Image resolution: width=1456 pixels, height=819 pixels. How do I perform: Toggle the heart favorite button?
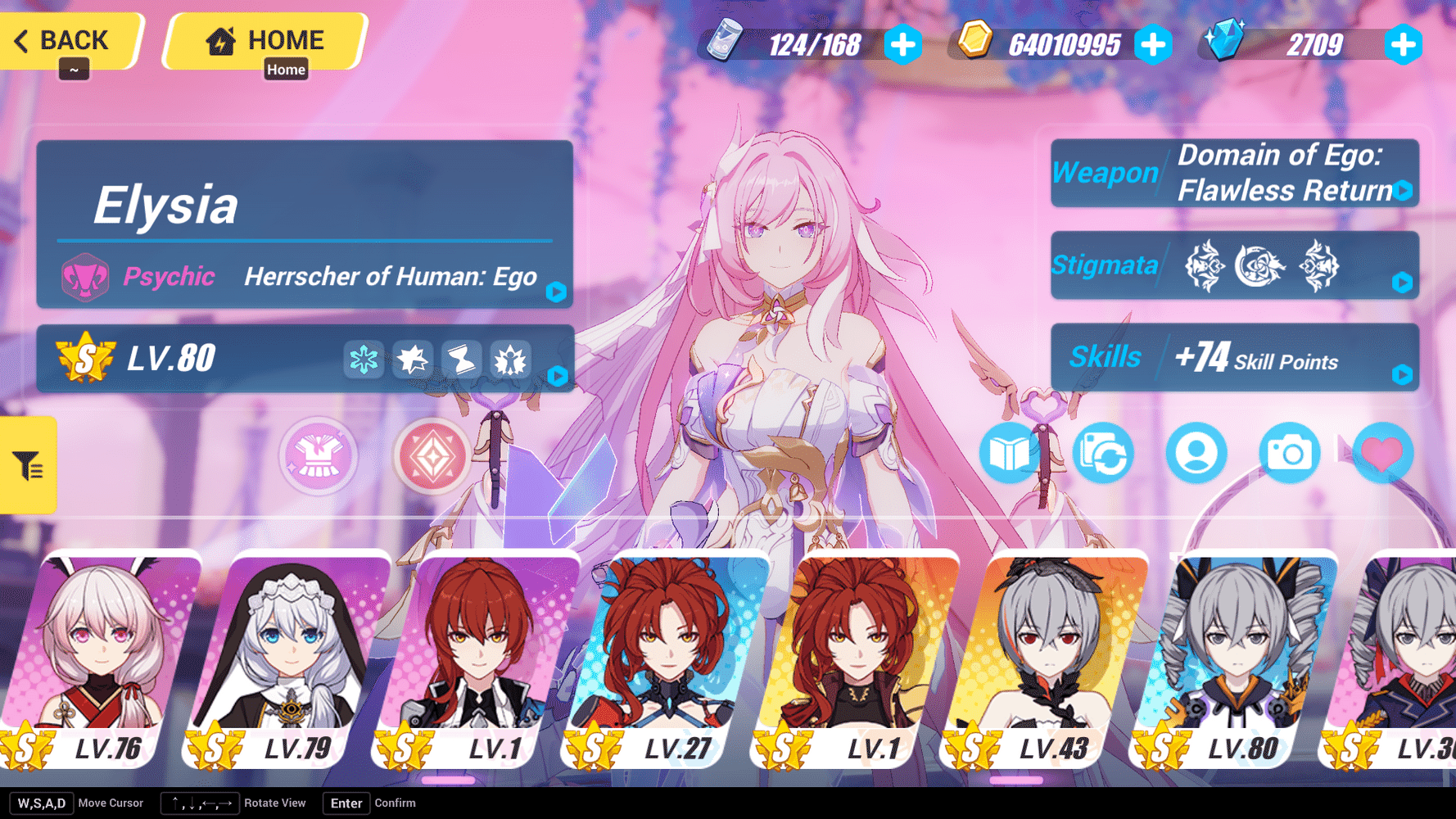(x=1383, y=453)
